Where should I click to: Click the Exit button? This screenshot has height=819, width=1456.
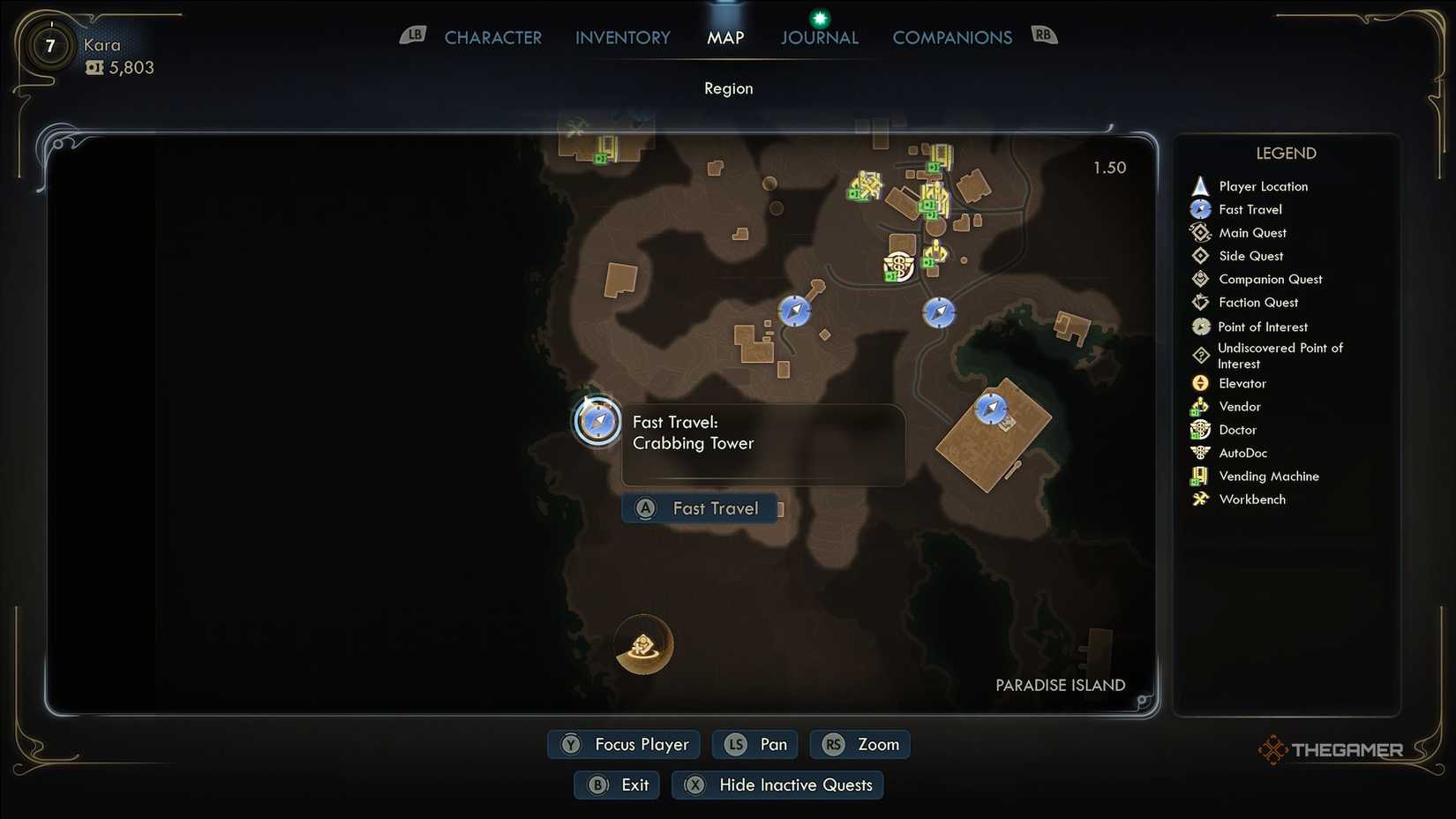click(616, 785)
